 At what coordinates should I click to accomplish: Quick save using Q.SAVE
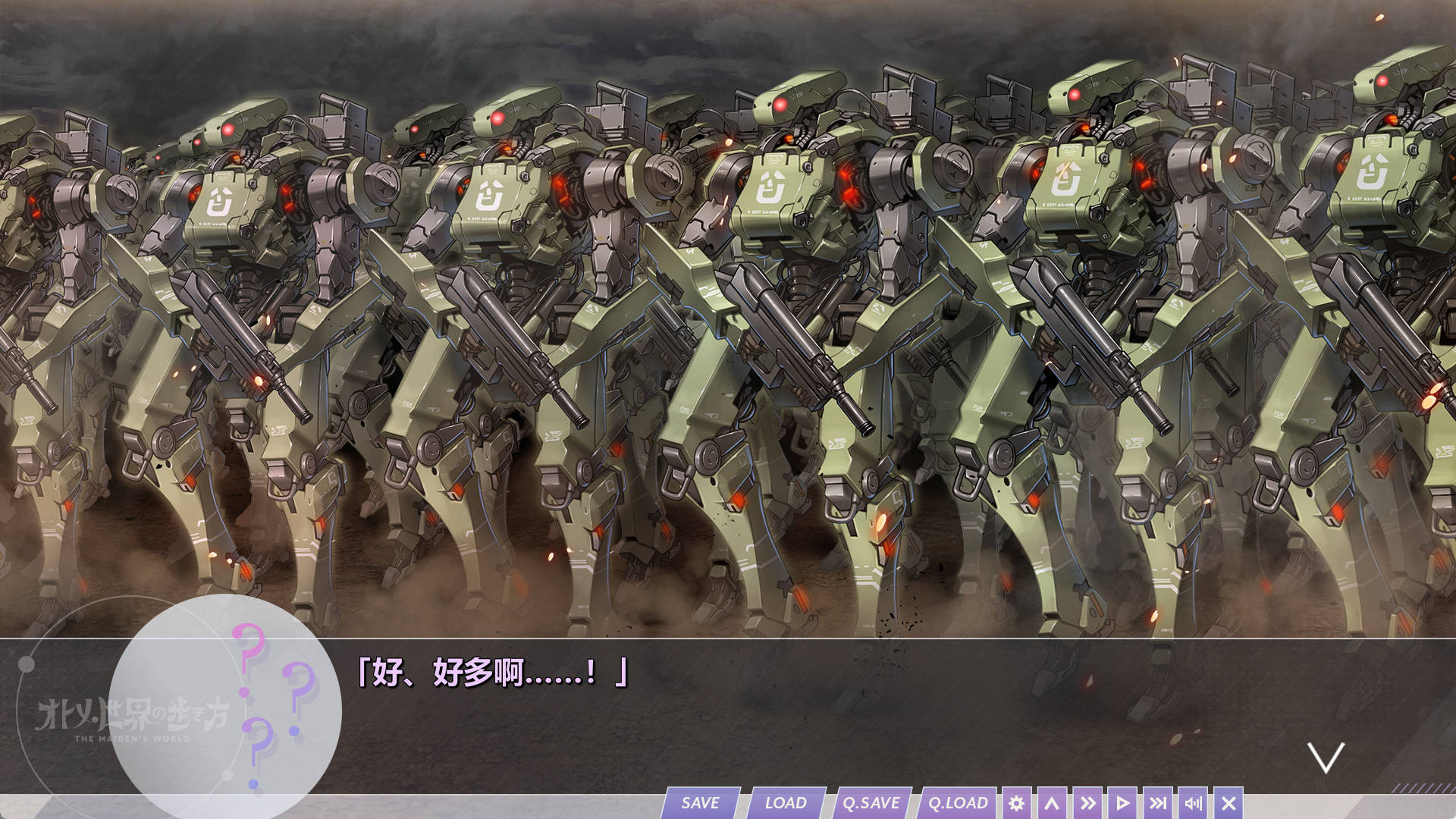pos(871,802)
